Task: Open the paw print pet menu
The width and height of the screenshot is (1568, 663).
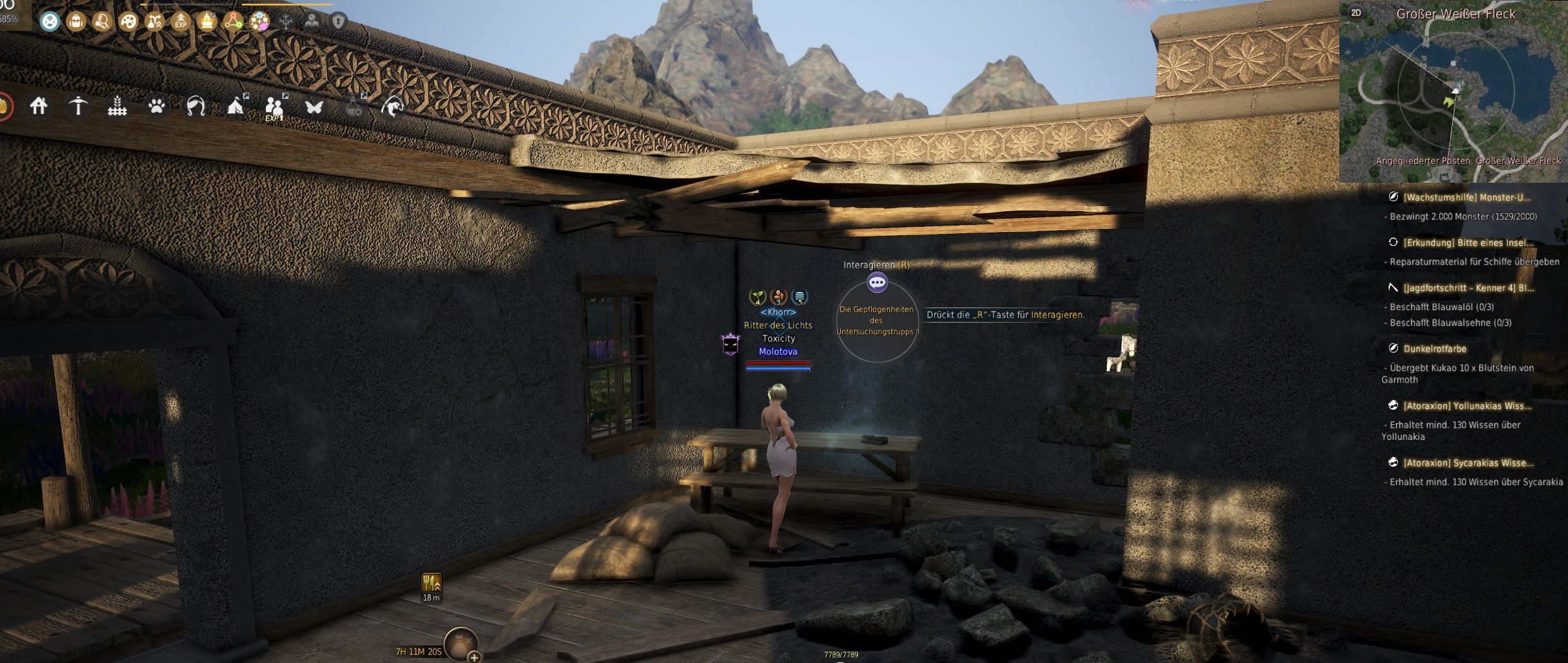Action: tap(156, 106)
